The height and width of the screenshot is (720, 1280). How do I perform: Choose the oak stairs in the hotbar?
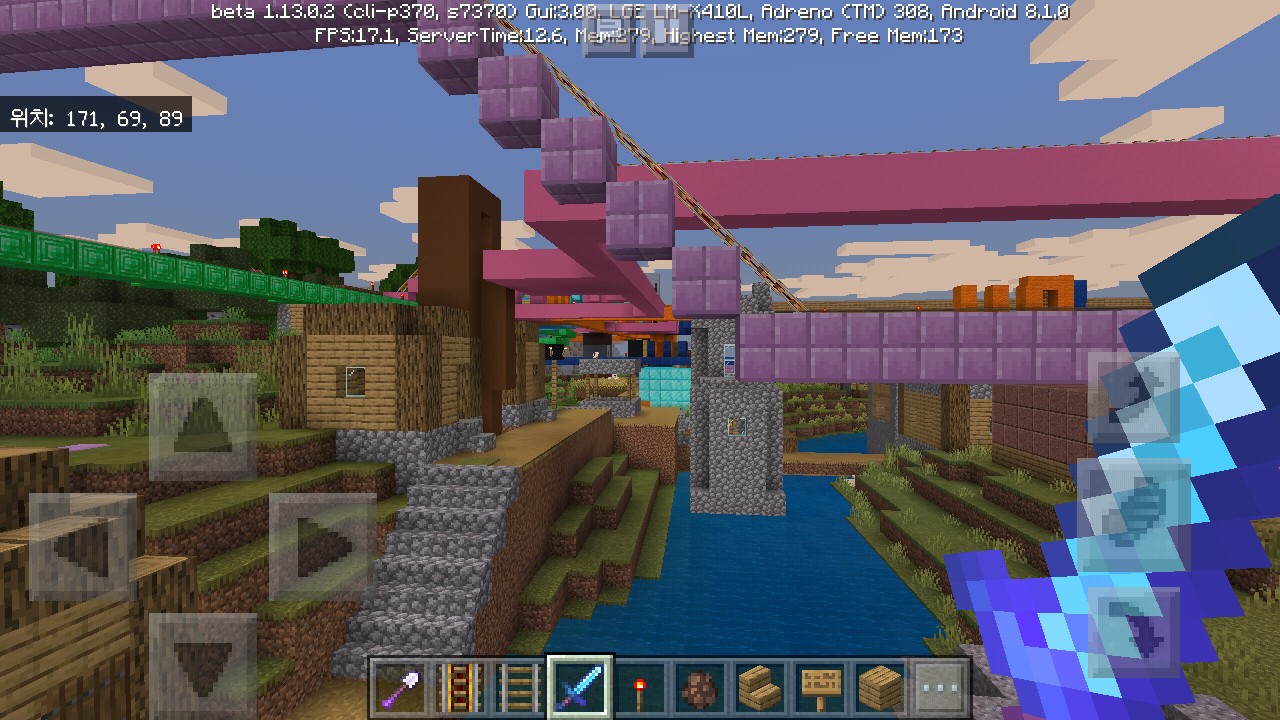click(x=760, y=688)
